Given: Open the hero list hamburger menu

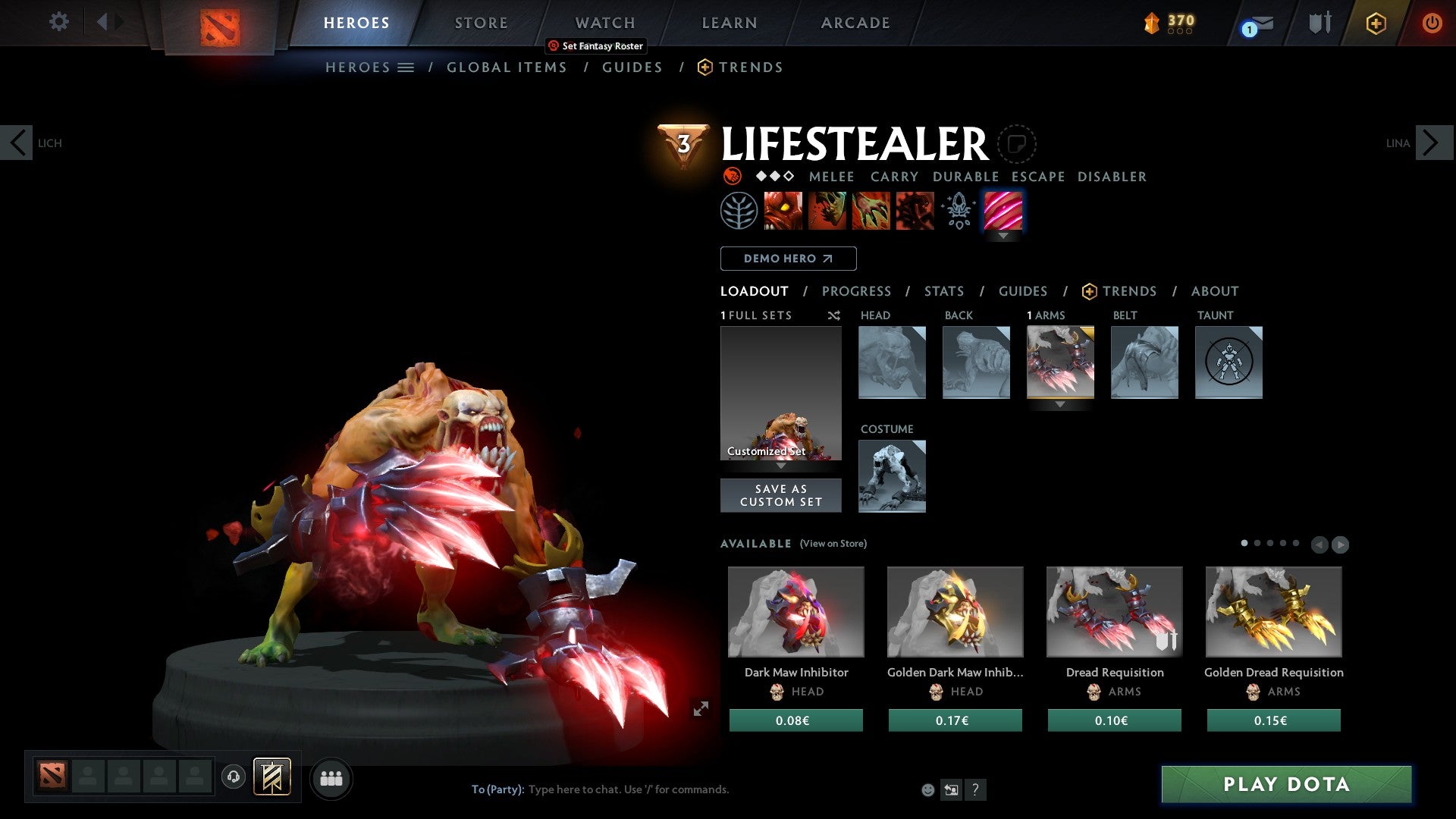Looking at the screenshot, I should [405, 67].
